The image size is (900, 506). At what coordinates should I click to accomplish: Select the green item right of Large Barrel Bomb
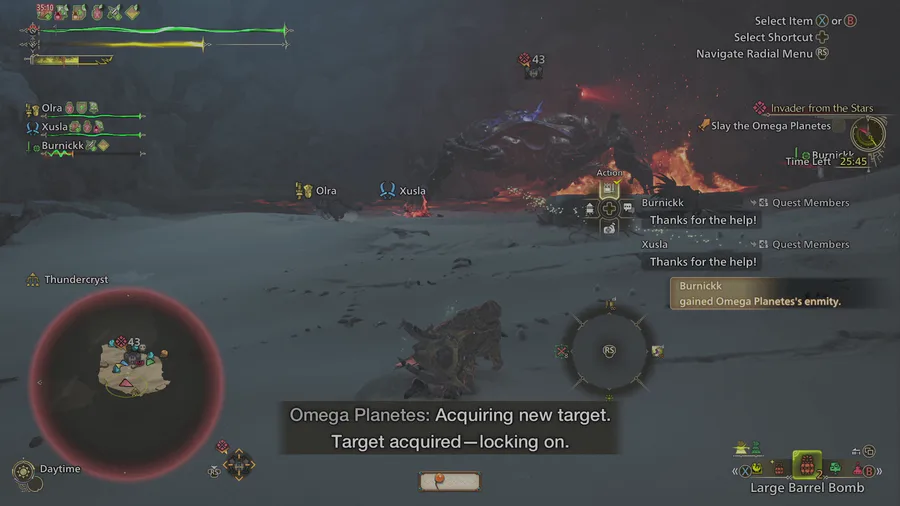click(835, 468)
